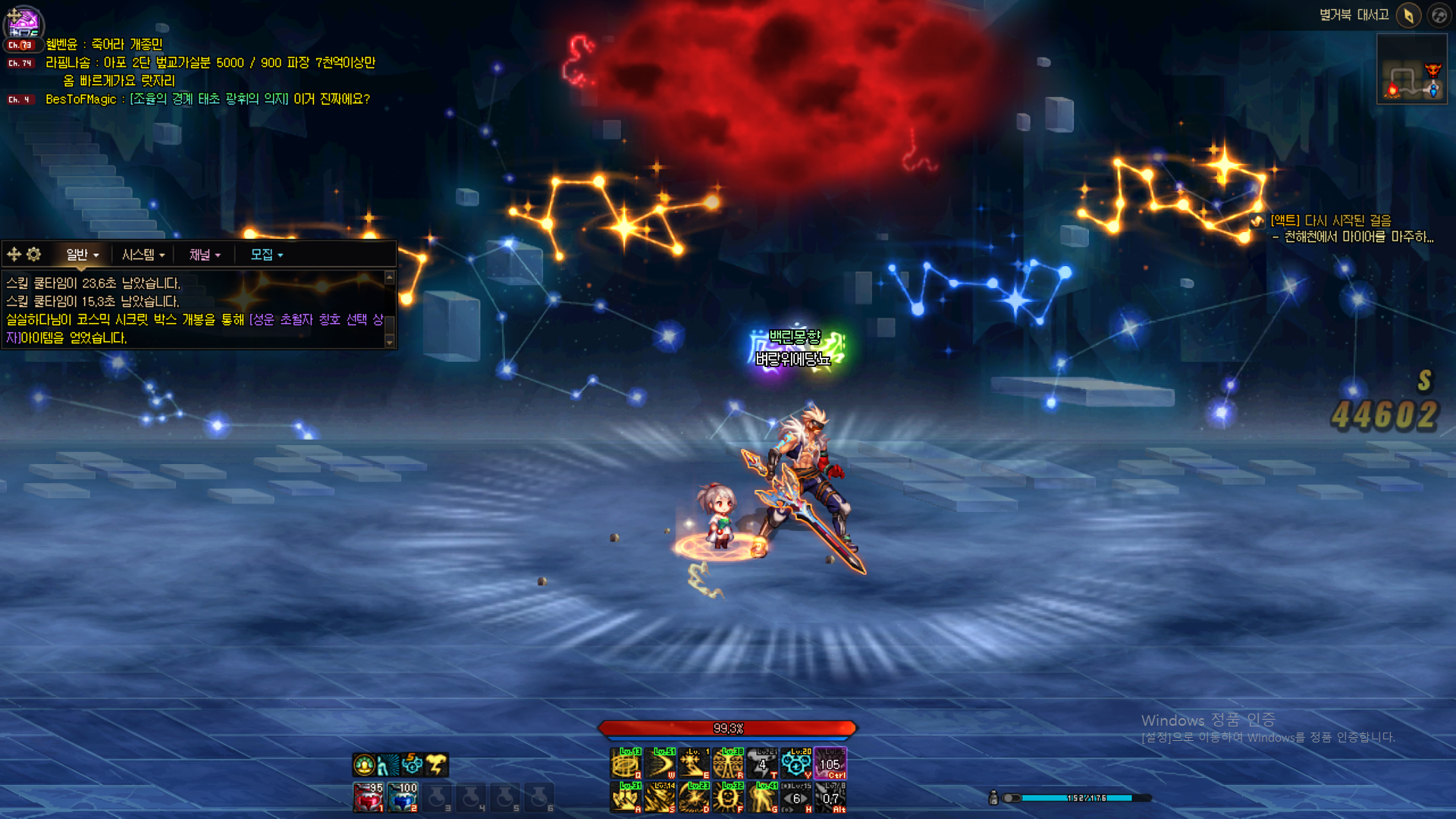
Task: Trigger the Y blue triple-orb skill
Action: [x=796, y=763]
